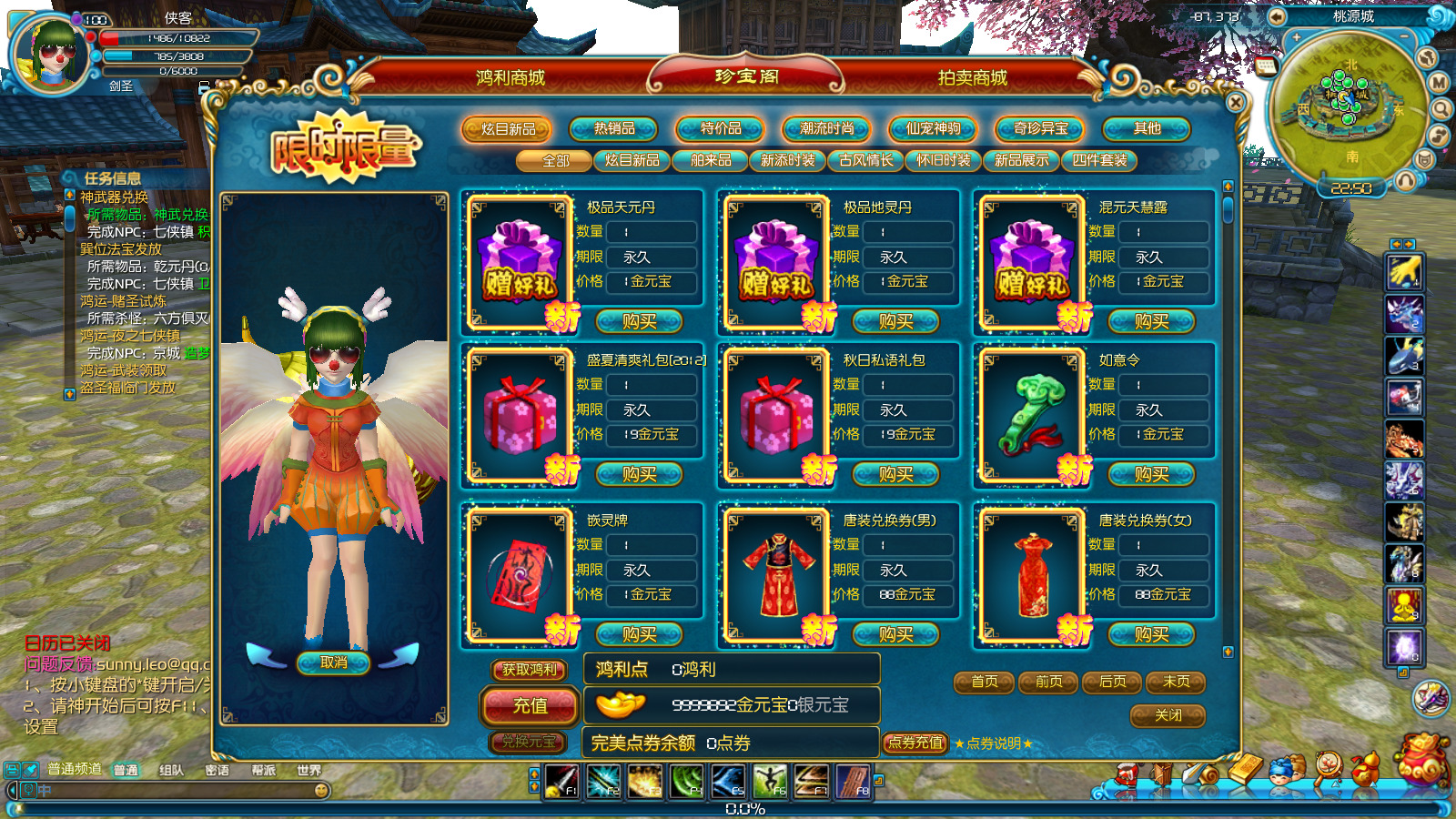Jump to the 末页 last page
This screenshot has height=819, width=1456.
click(x=1176, y=682)
